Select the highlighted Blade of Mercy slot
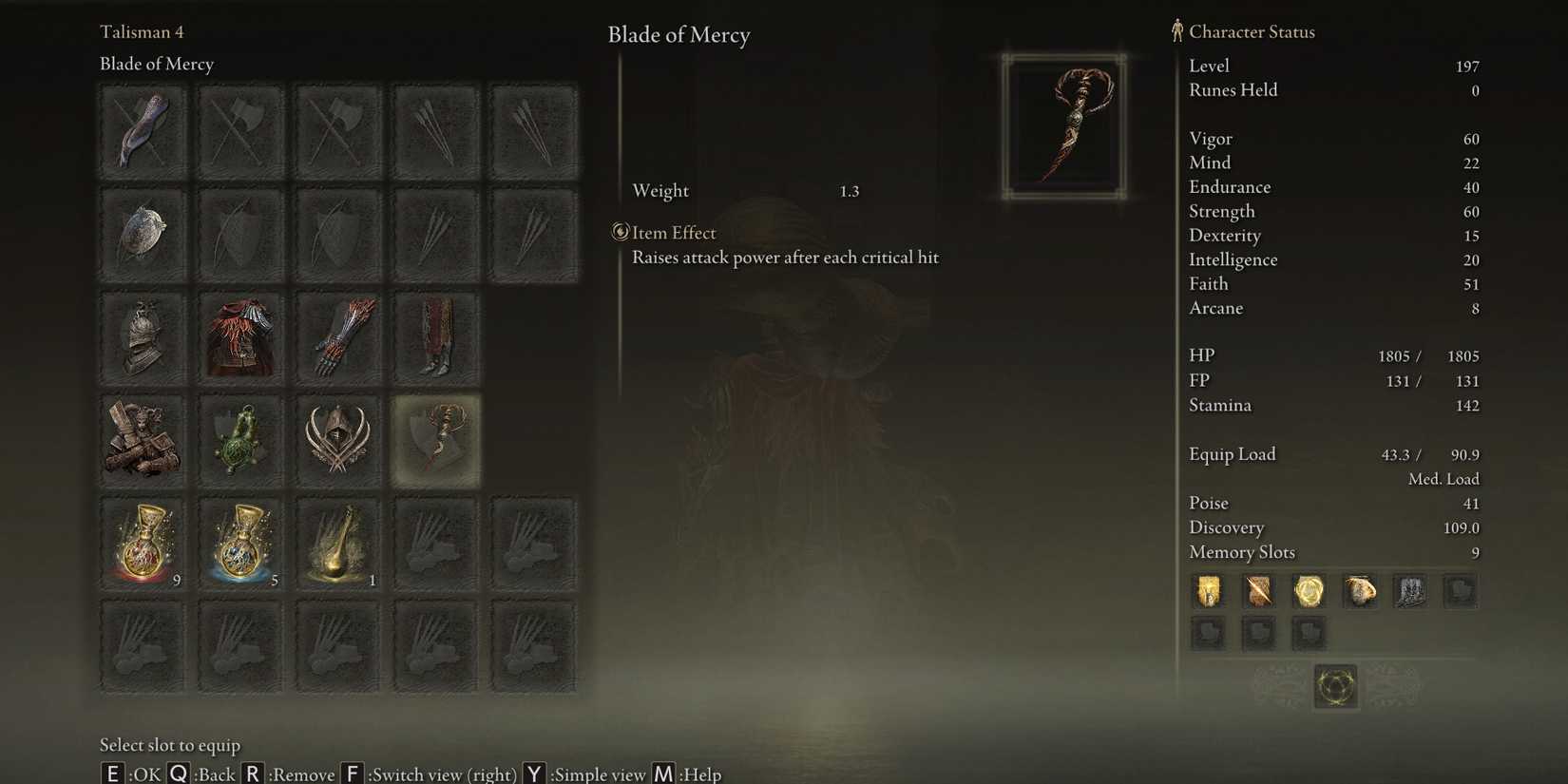 click(435, 440)
